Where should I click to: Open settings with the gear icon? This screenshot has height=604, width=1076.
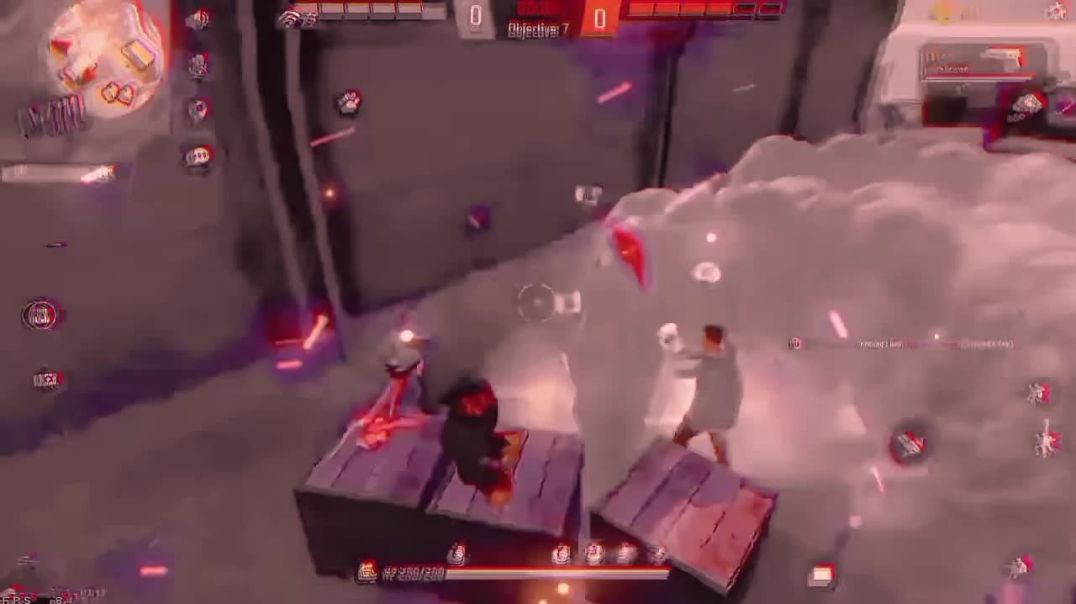click(x=1056, y=11)
